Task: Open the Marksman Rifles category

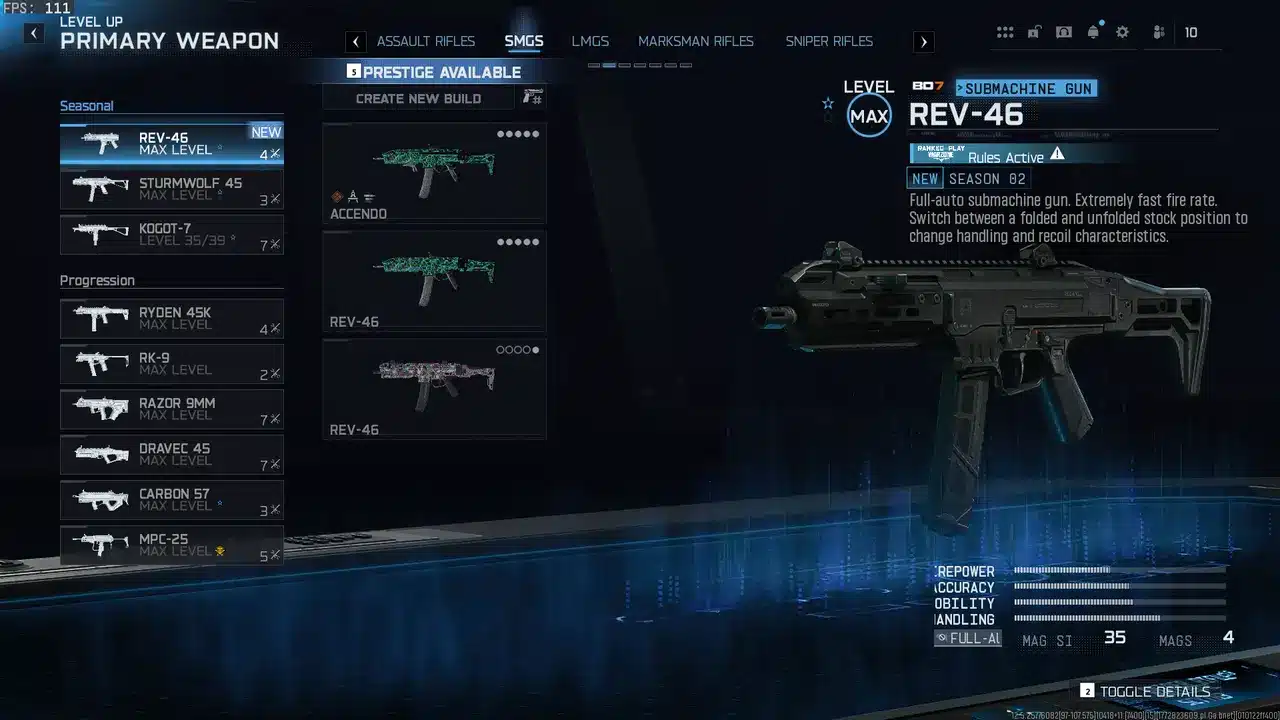Action: point(696,41)
